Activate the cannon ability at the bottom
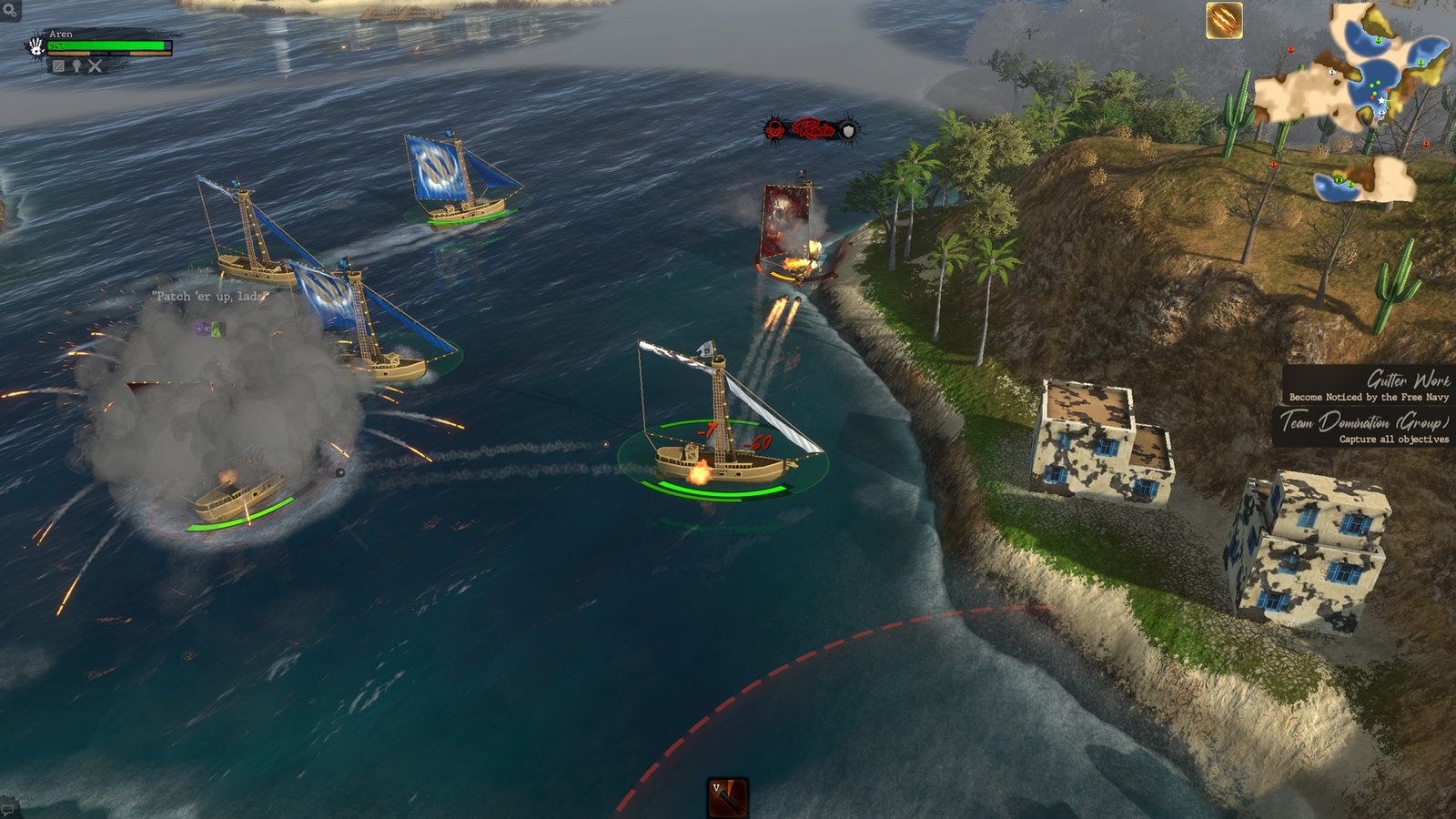This screenshot has width=1456, height=819. (727, 797)
